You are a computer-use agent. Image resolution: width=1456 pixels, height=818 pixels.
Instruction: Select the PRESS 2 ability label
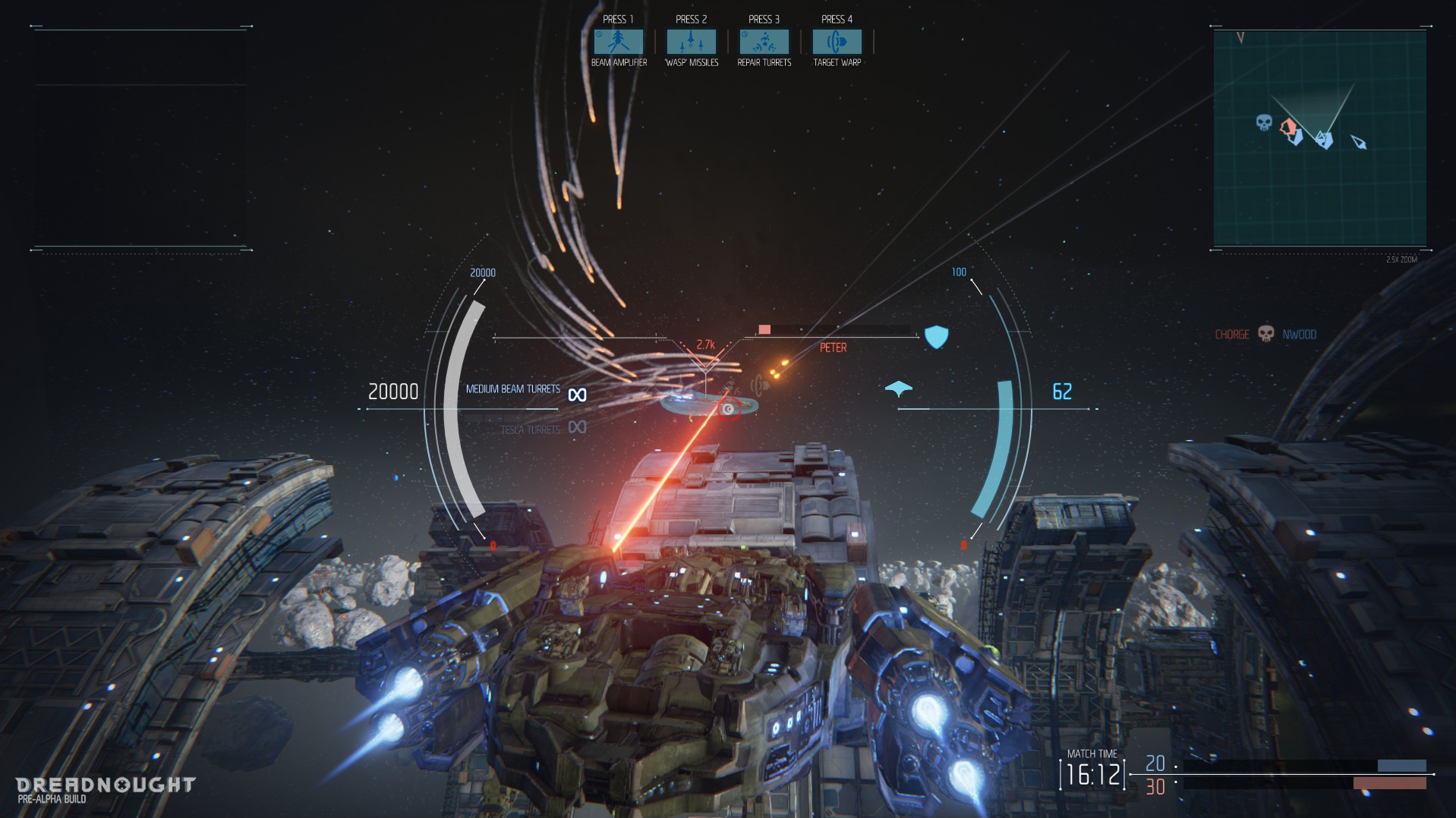coord(690,19)
